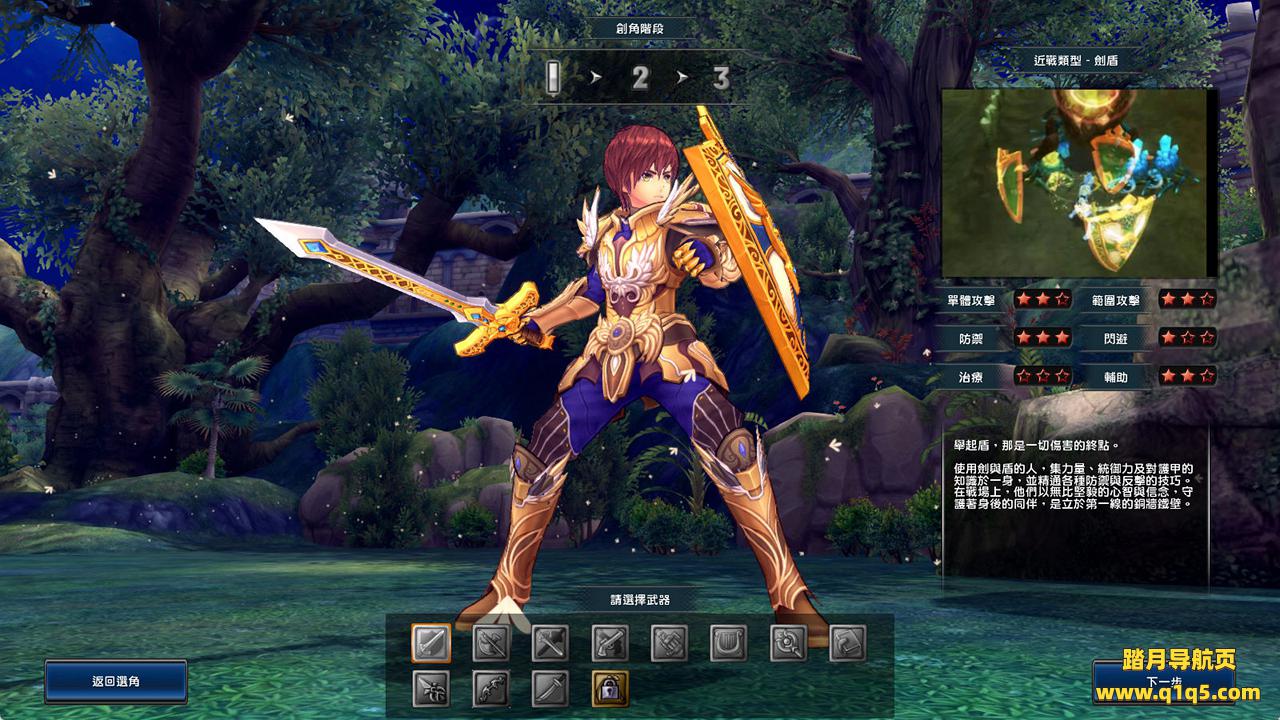Choose the bow weapon icon
Image resolution: width=1280 pixels, height=720 pixels.
click(491, 688)
